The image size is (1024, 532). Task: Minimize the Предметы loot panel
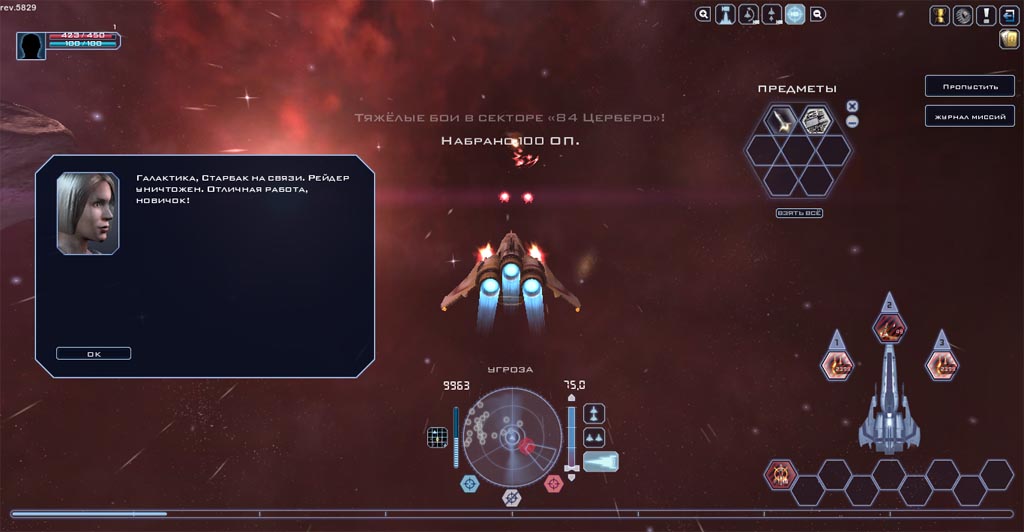click(x=852, y=122)
